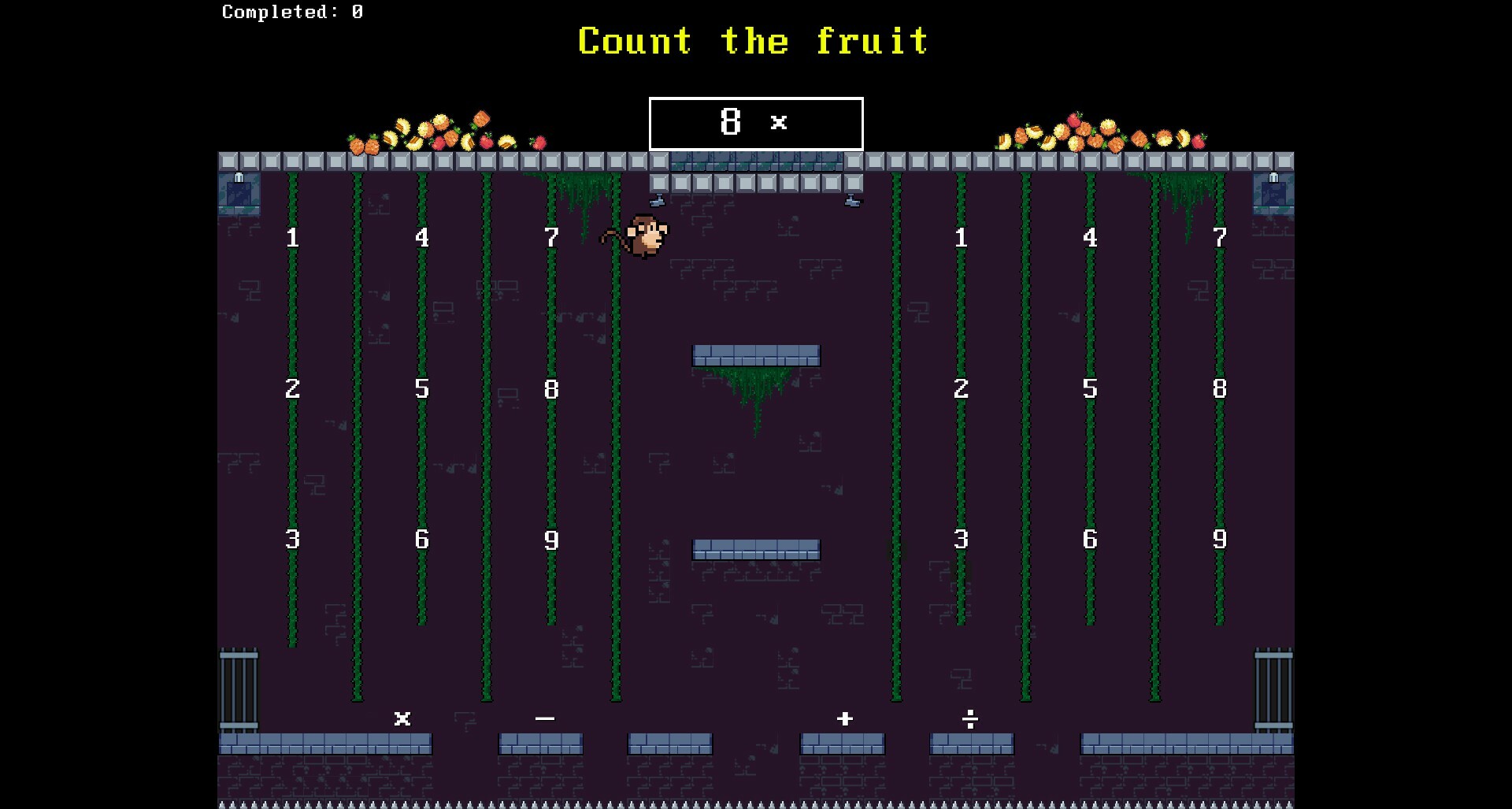Click the equation box showing 8 ×

coord(754,123)
